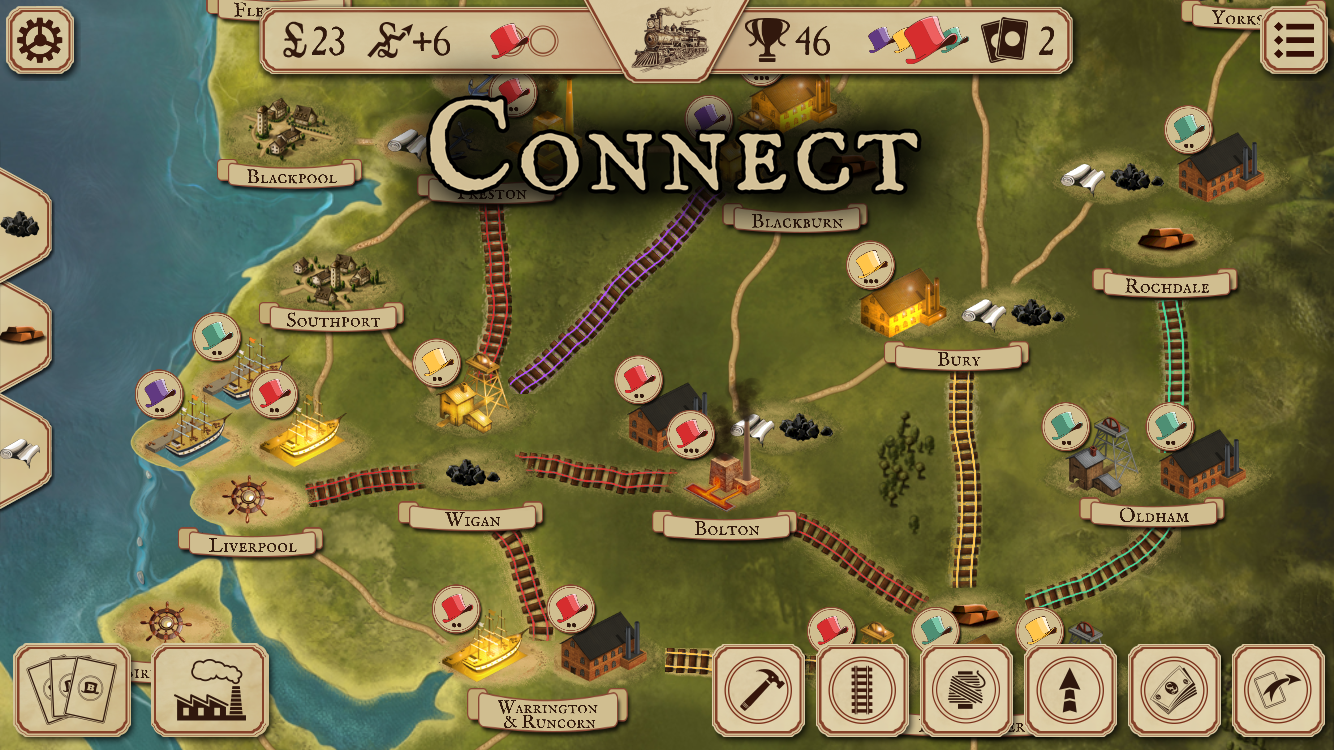
Task: Select the hammer build action
Action: pyautogui.click(x=758, y=690)
